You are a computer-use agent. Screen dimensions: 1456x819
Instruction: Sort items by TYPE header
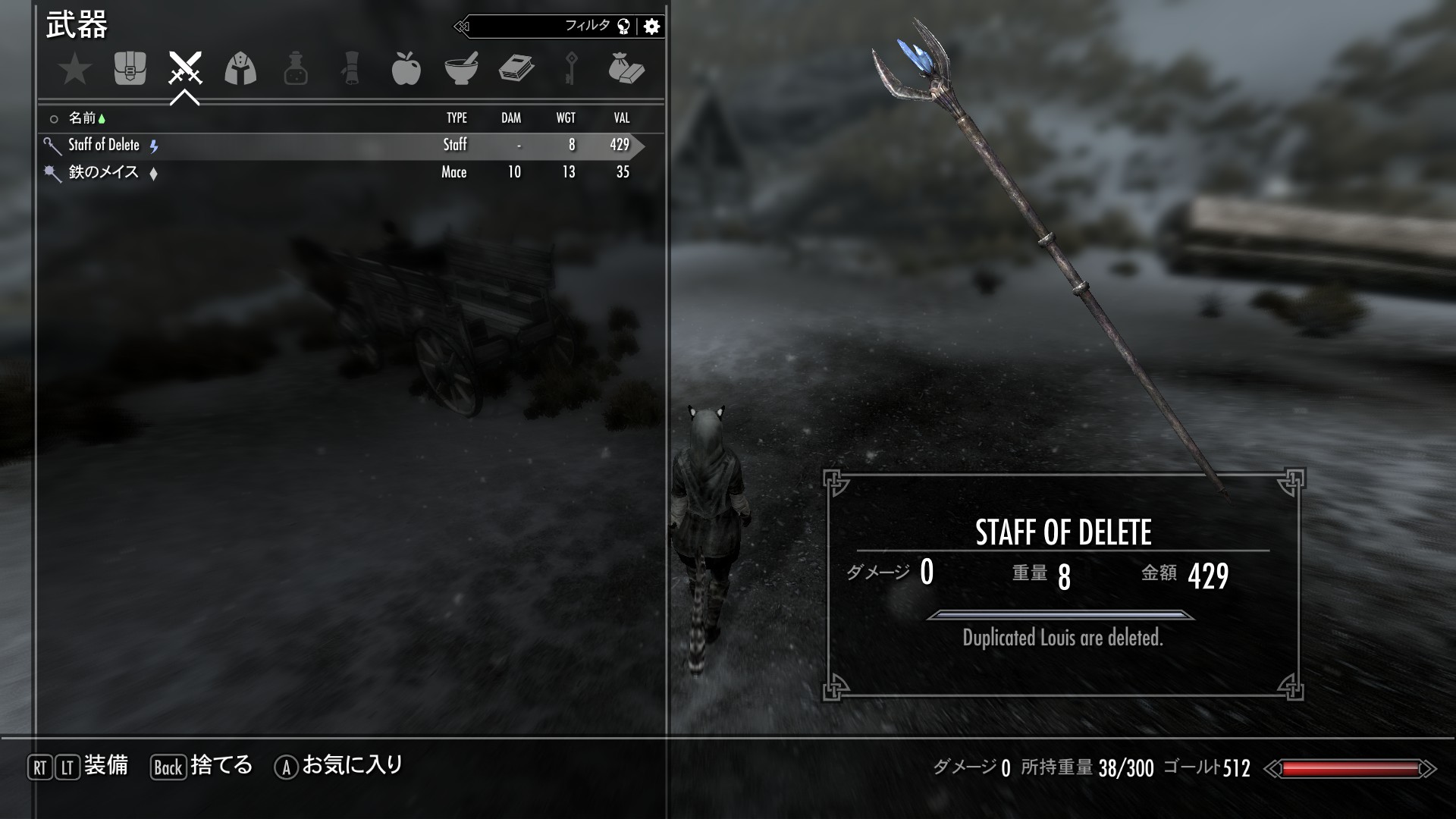[x=457, y=118]
